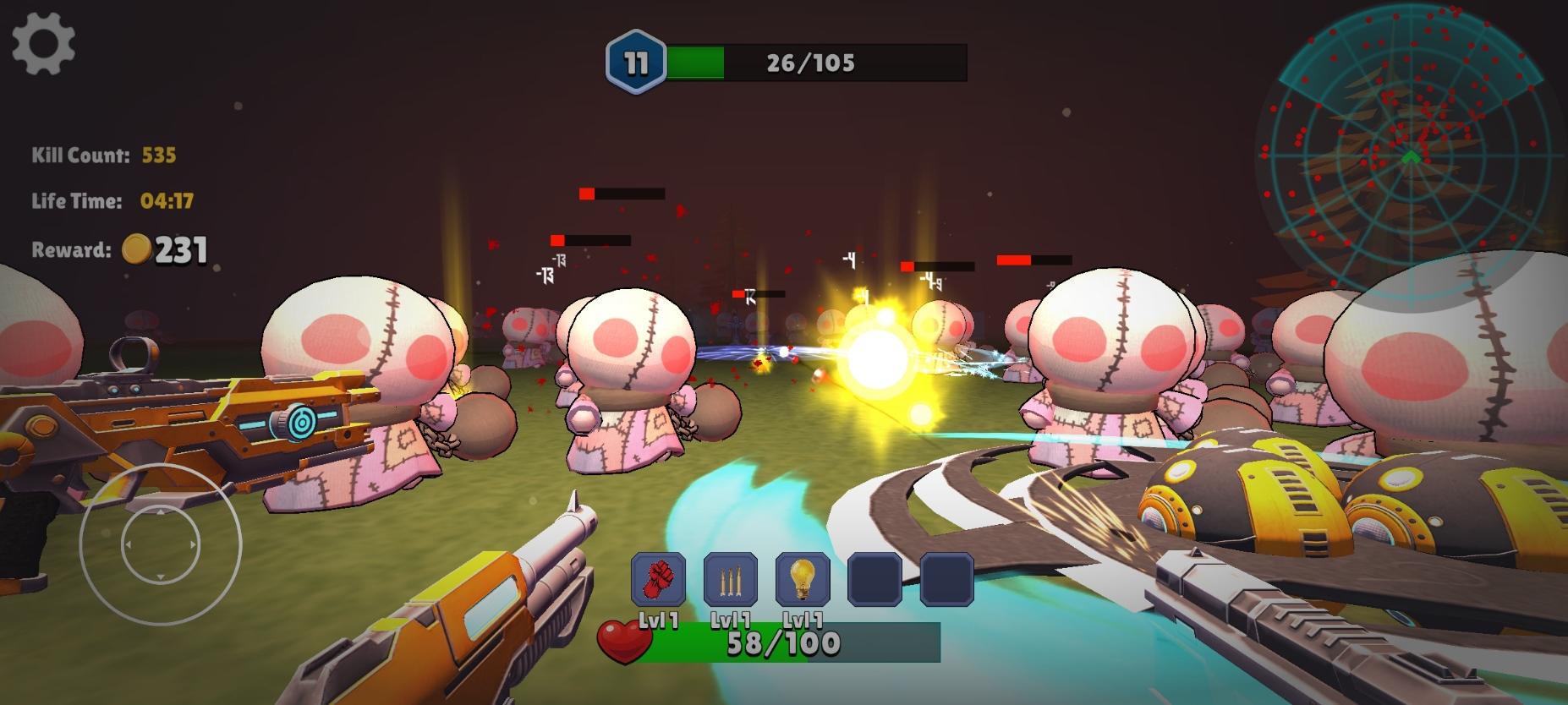Tap the Lvl 1 label under the light bulb

click(x=802, y=618)
